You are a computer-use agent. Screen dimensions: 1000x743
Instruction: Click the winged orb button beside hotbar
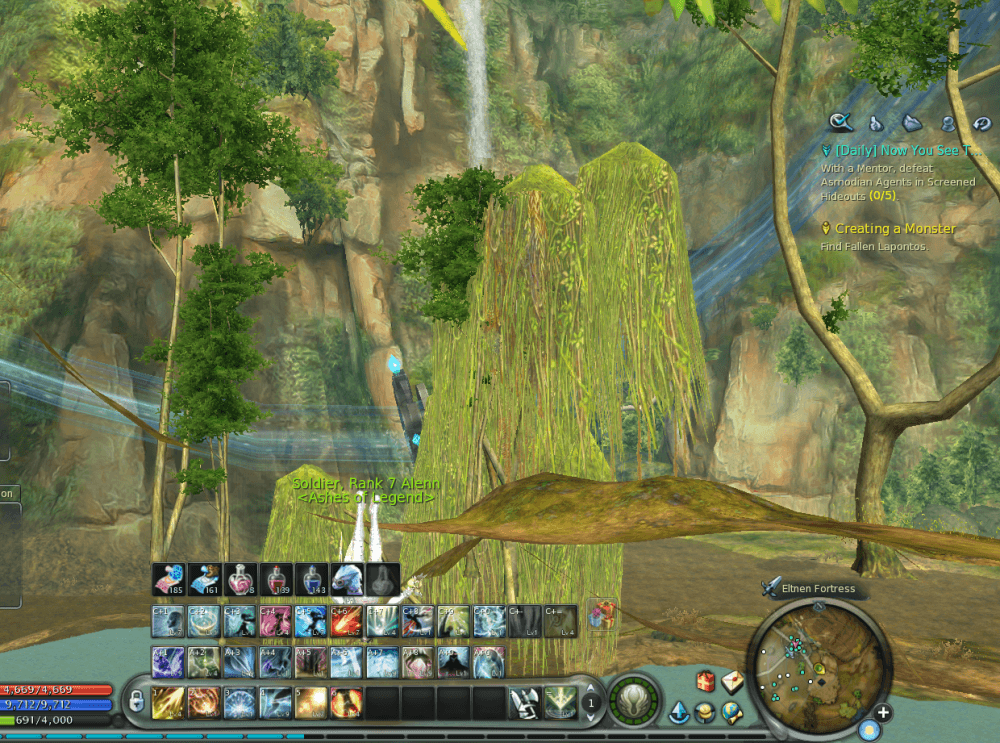pos(634,701)
